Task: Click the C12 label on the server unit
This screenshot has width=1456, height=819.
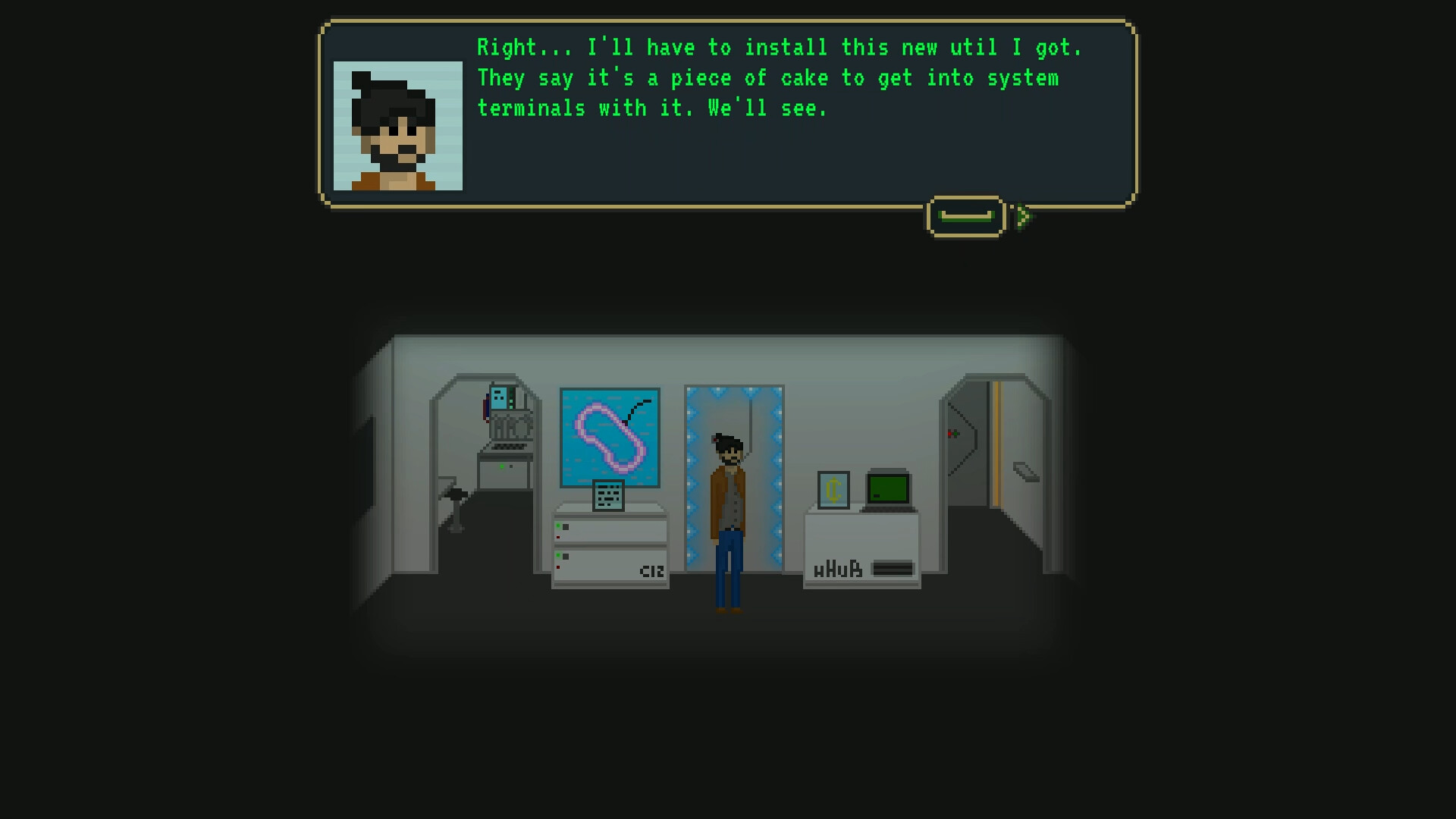Action: [x=651, y=570]
